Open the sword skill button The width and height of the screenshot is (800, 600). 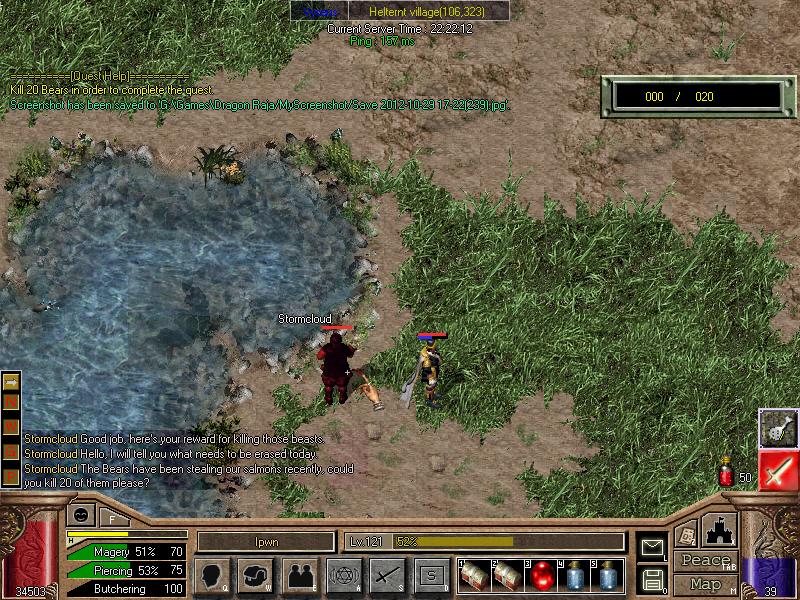point(386,576)
